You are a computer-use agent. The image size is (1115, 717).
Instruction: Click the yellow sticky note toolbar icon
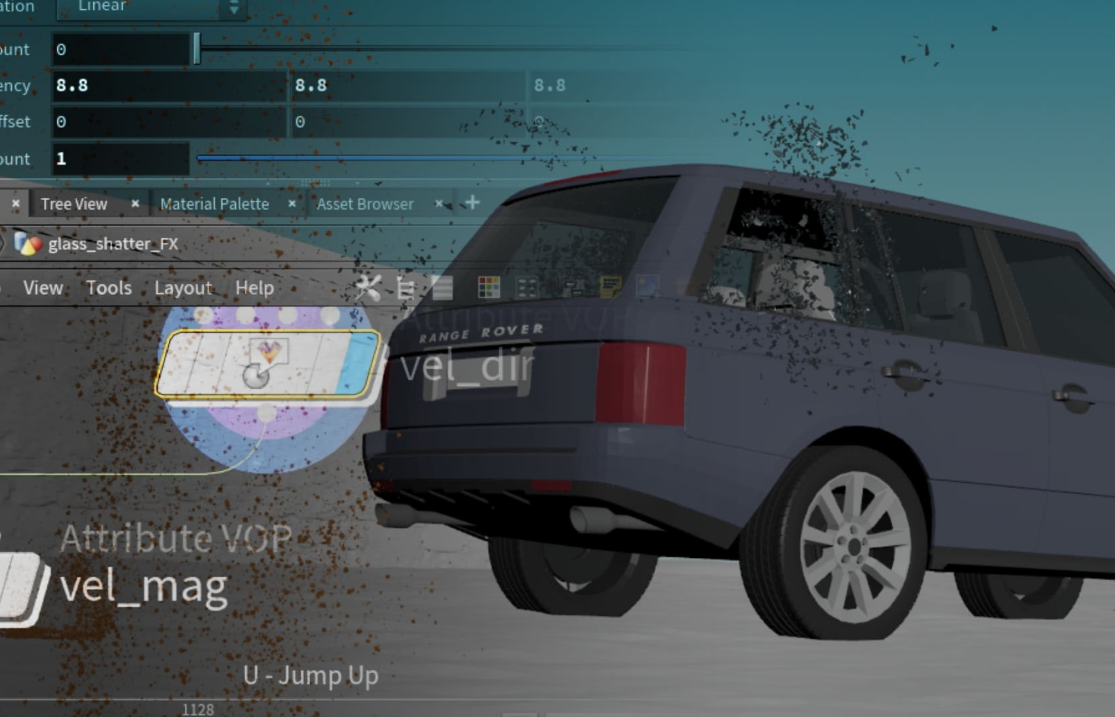[610, 288]
